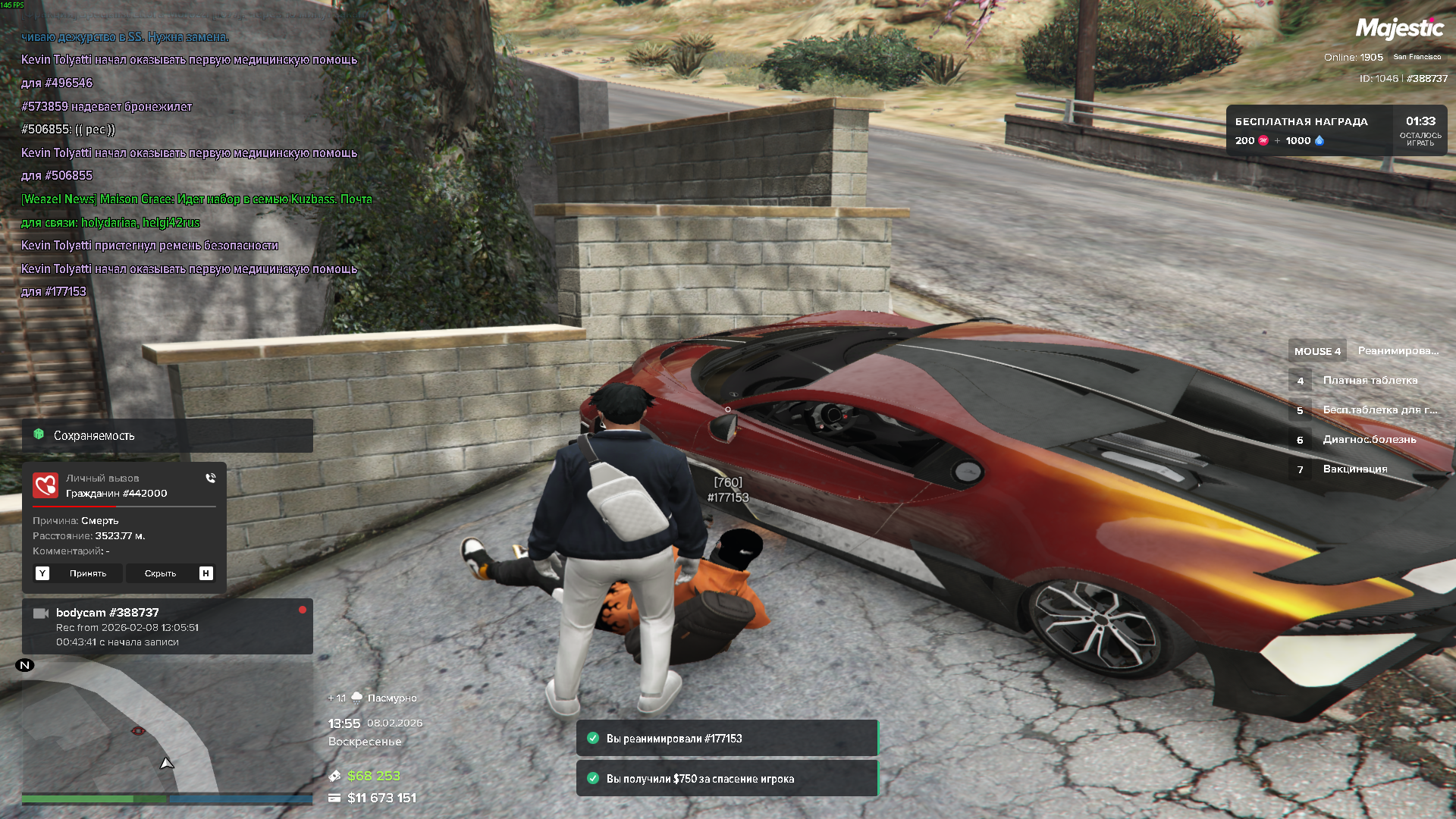Click the $750 rescue reward notification
The height and width of the screenshot is (819, 1456).
[x=726, y=779]
